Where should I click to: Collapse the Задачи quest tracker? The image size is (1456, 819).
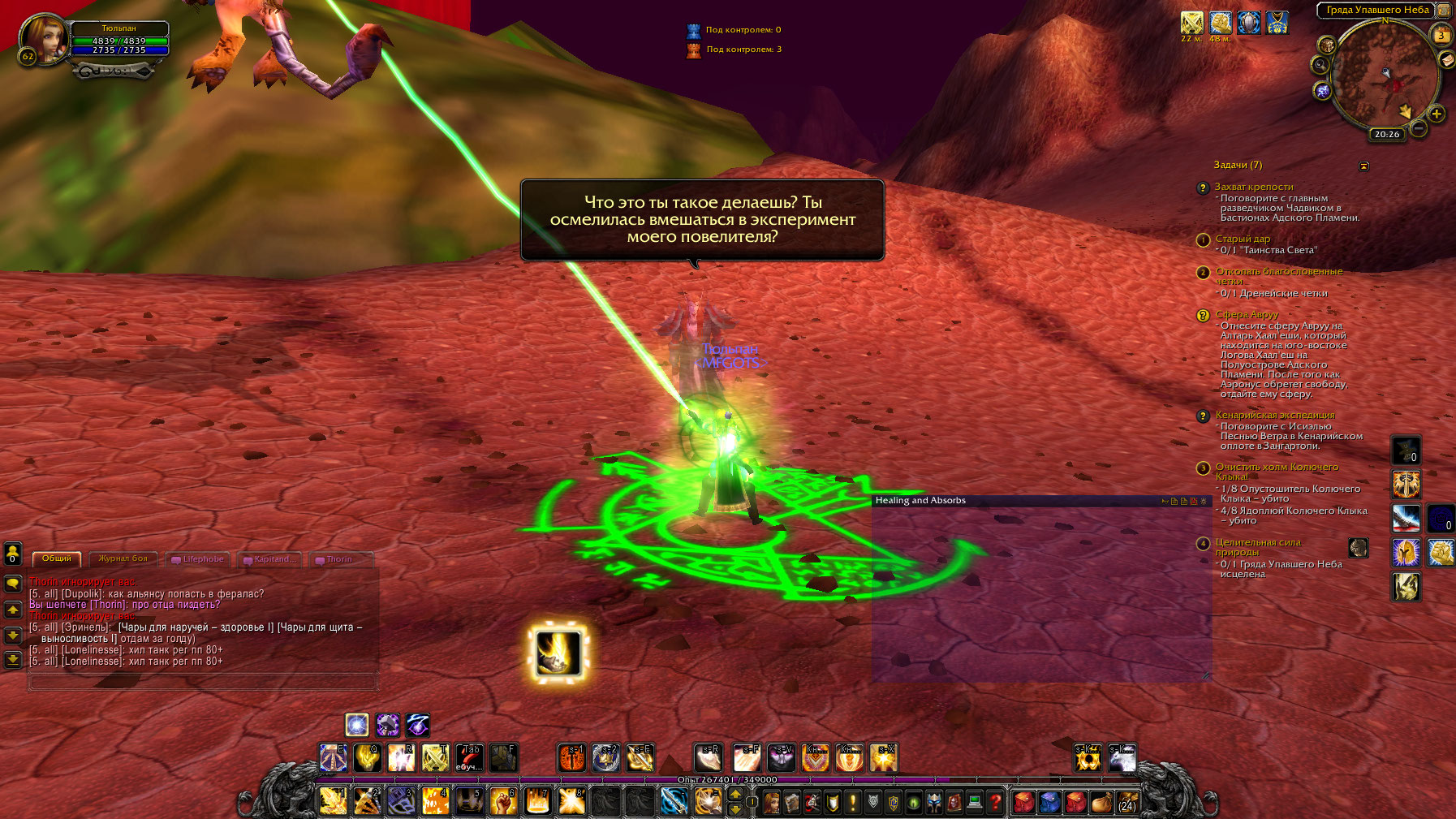pyautogui.click(x=1363, y=166)
